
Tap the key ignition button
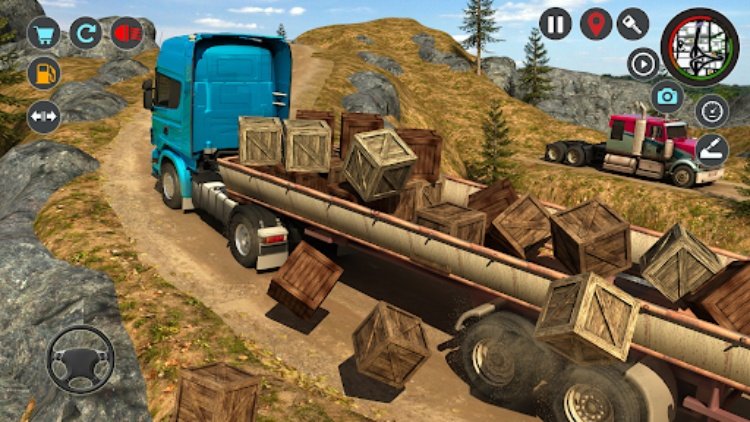[633, 23]
